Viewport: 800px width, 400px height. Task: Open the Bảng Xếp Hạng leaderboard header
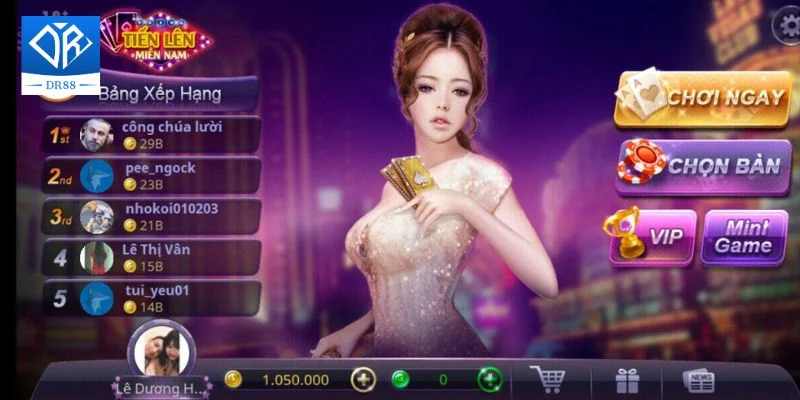click(160, 94)
